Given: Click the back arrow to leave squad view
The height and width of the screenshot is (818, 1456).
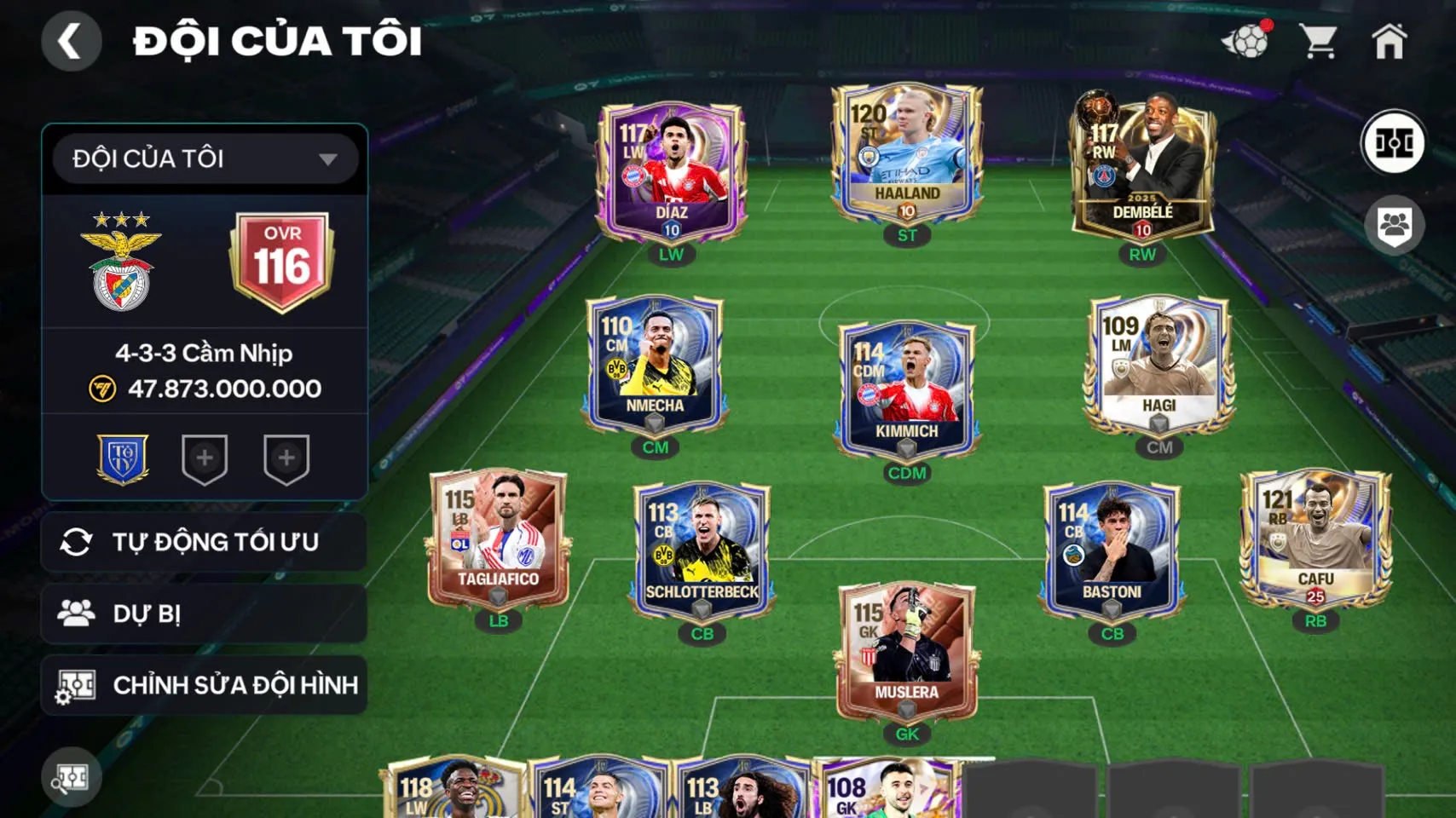Looking at the screenshot, I should pos(72,40).
